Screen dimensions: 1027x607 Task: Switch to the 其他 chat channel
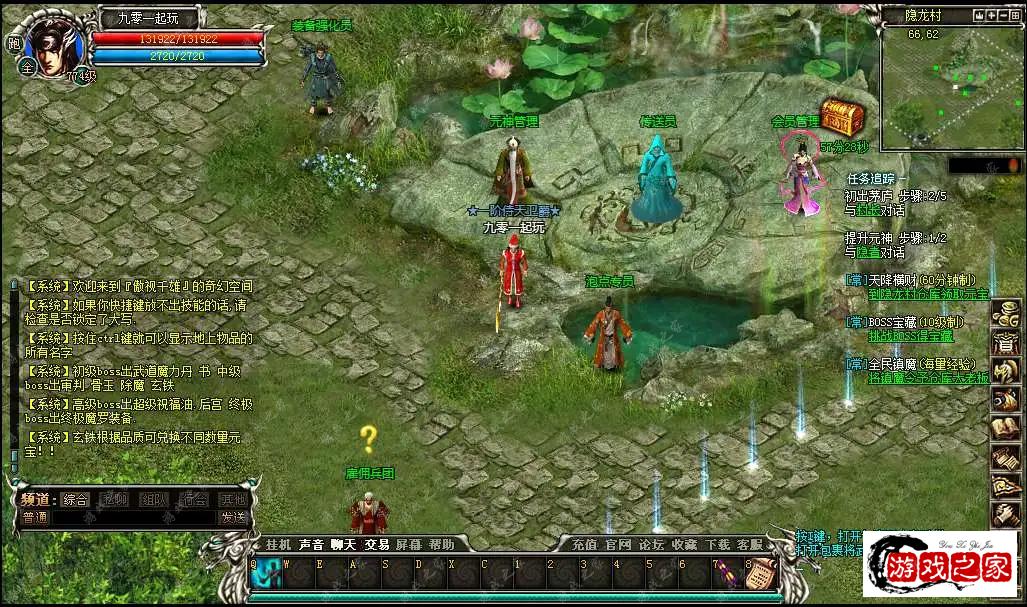tap(233, 499)
